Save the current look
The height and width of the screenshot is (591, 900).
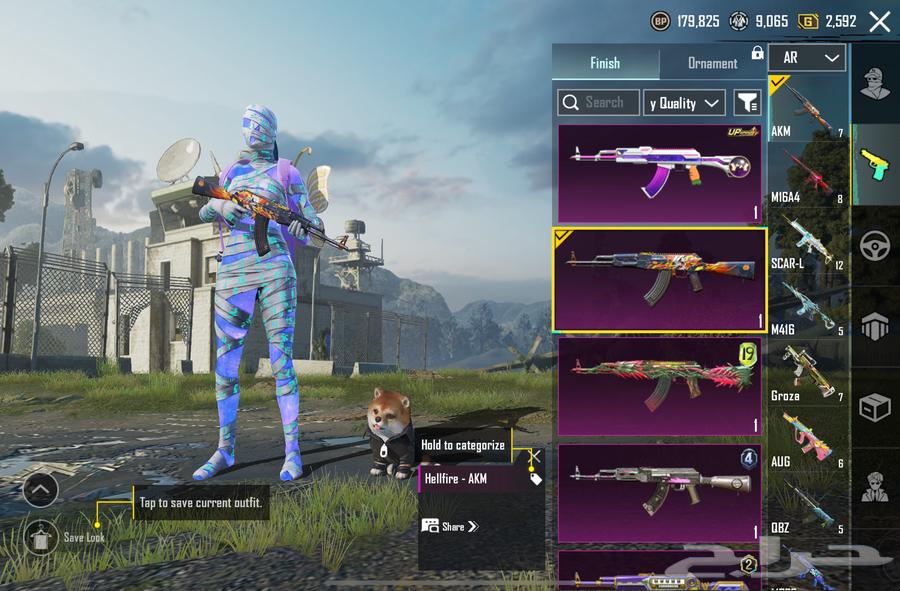pos(41,537)
